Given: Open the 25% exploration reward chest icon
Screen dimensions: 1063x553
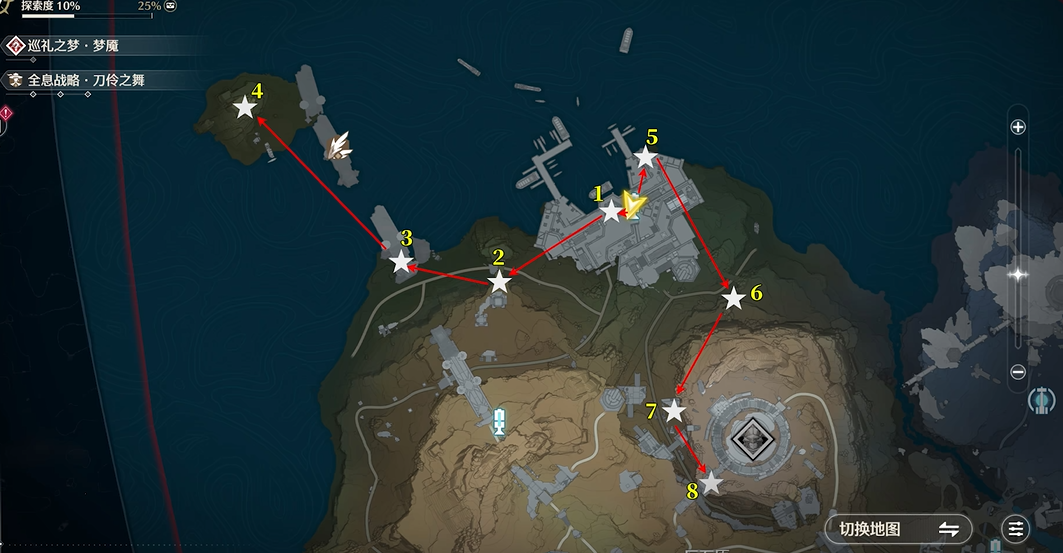Looking at the screenshot, I should click(171, 6).
